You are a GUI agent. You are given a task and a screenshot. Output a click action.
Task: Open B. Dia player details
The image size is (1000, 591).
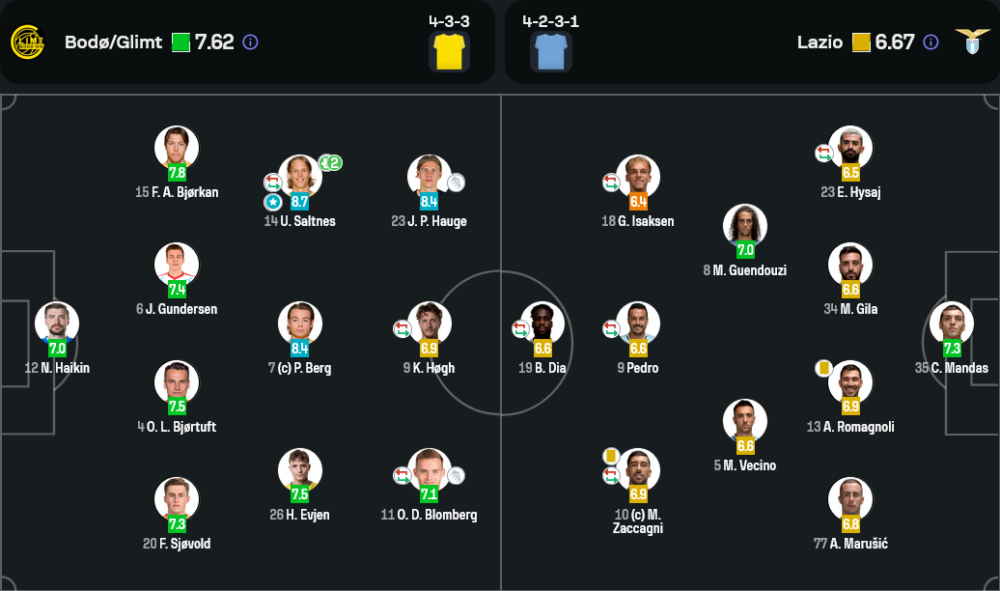pyautogui.click(x=543, y=323)
